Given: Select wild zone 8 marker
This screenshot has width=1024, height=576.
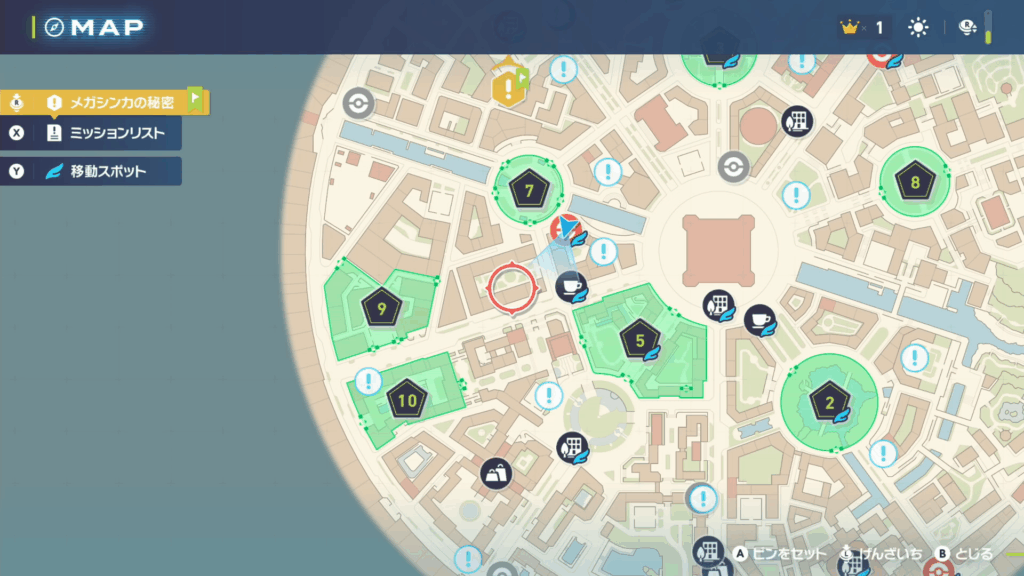Looking at the screenshot, I should pyautogui.click(x=914, y=182).
